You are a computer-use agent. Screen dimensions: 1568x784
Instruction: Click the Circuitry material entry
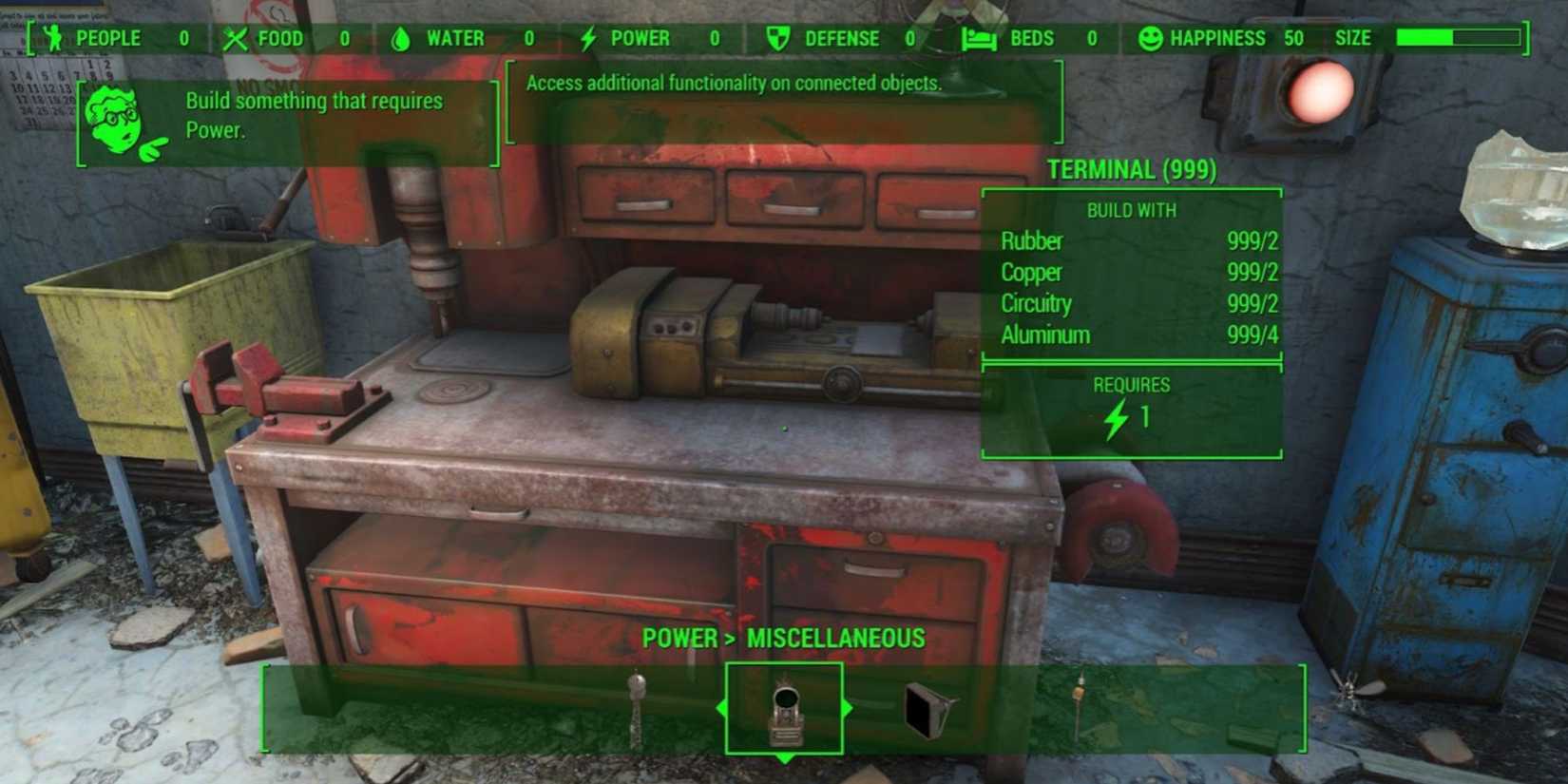[x=1036, y=304]
